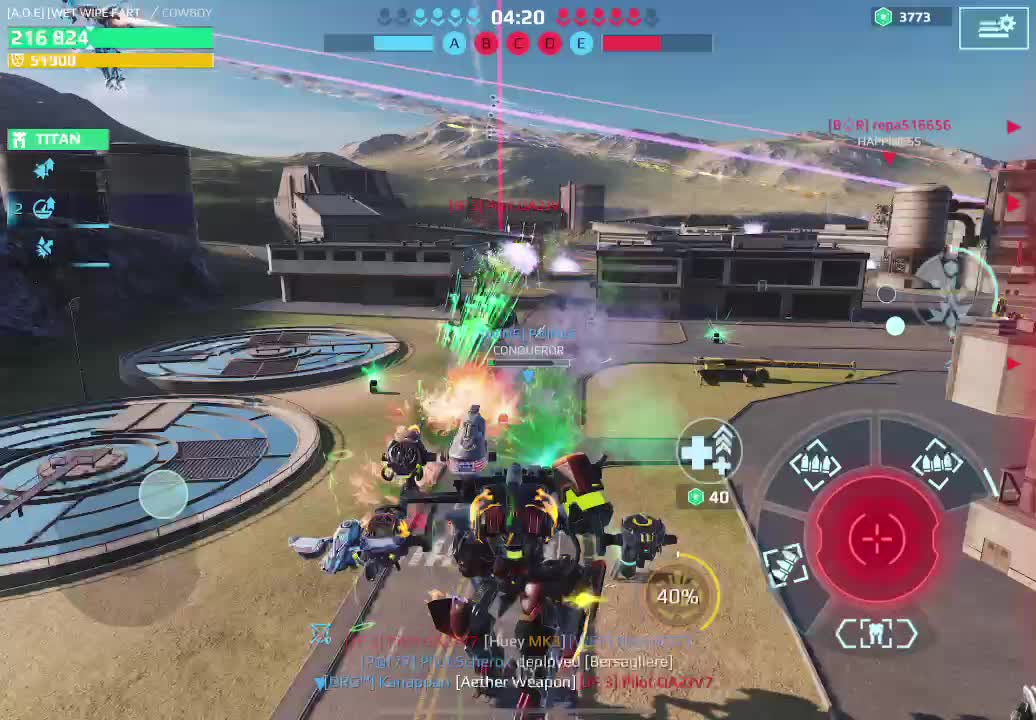Fire the tilted-bullets weapon group in square brackets
Image resolution: width=1036 pixels, height=720 pixels.
click(785, 563)
